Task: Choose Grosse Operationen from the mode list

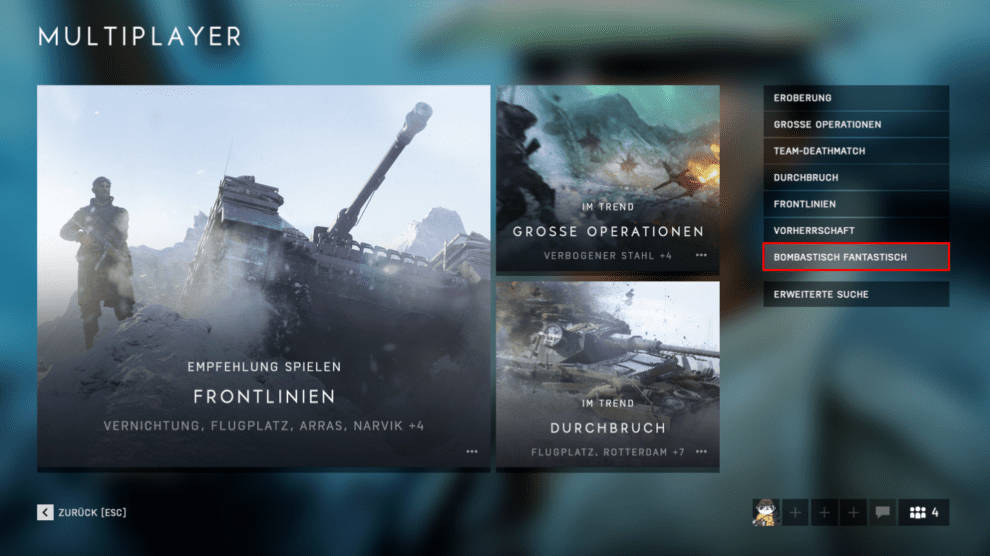Action: pyautogui.click(x=855, y=125)
